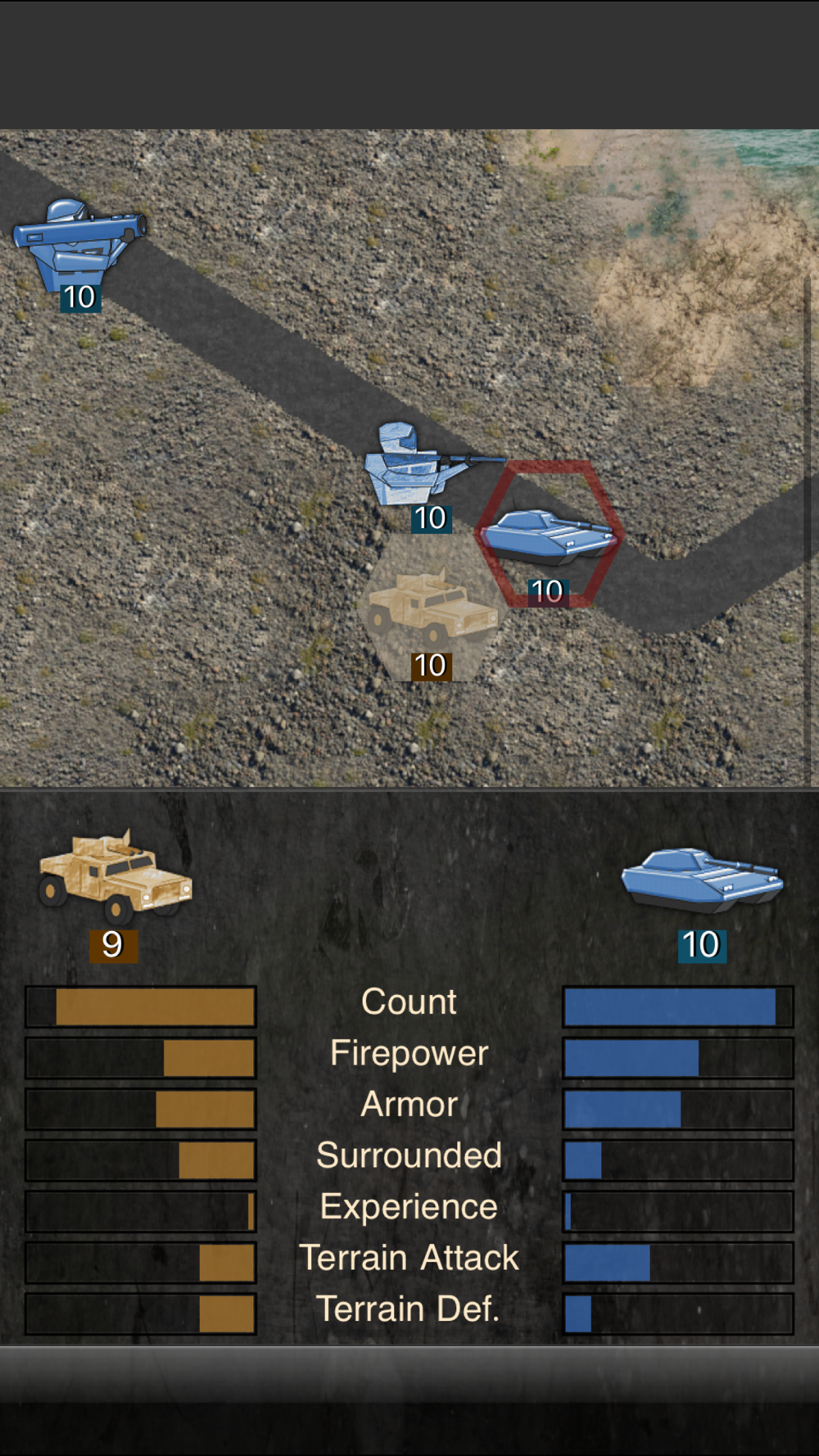Select the blue rocket launcher soldier unit
Viewport: 819px width, 1456px height.
click(x=76, y=243)
